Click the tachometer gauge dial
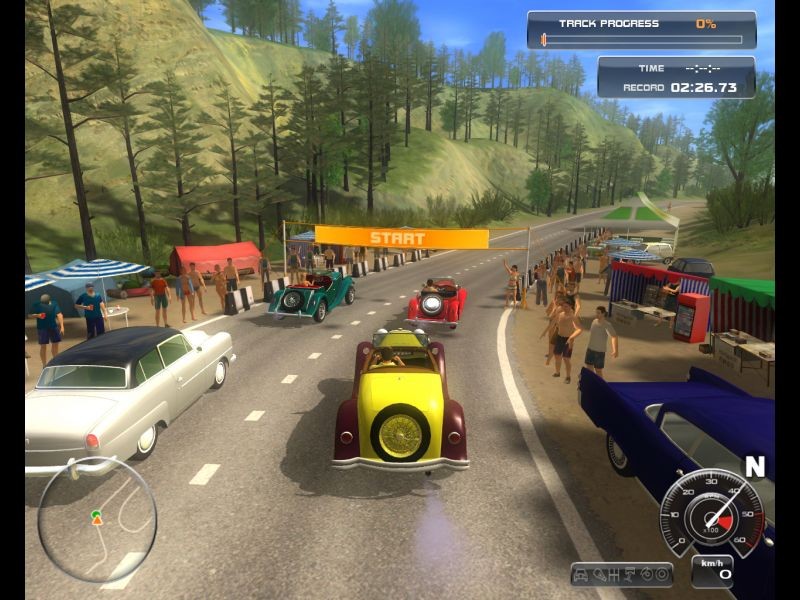 (x=711, y=513)
